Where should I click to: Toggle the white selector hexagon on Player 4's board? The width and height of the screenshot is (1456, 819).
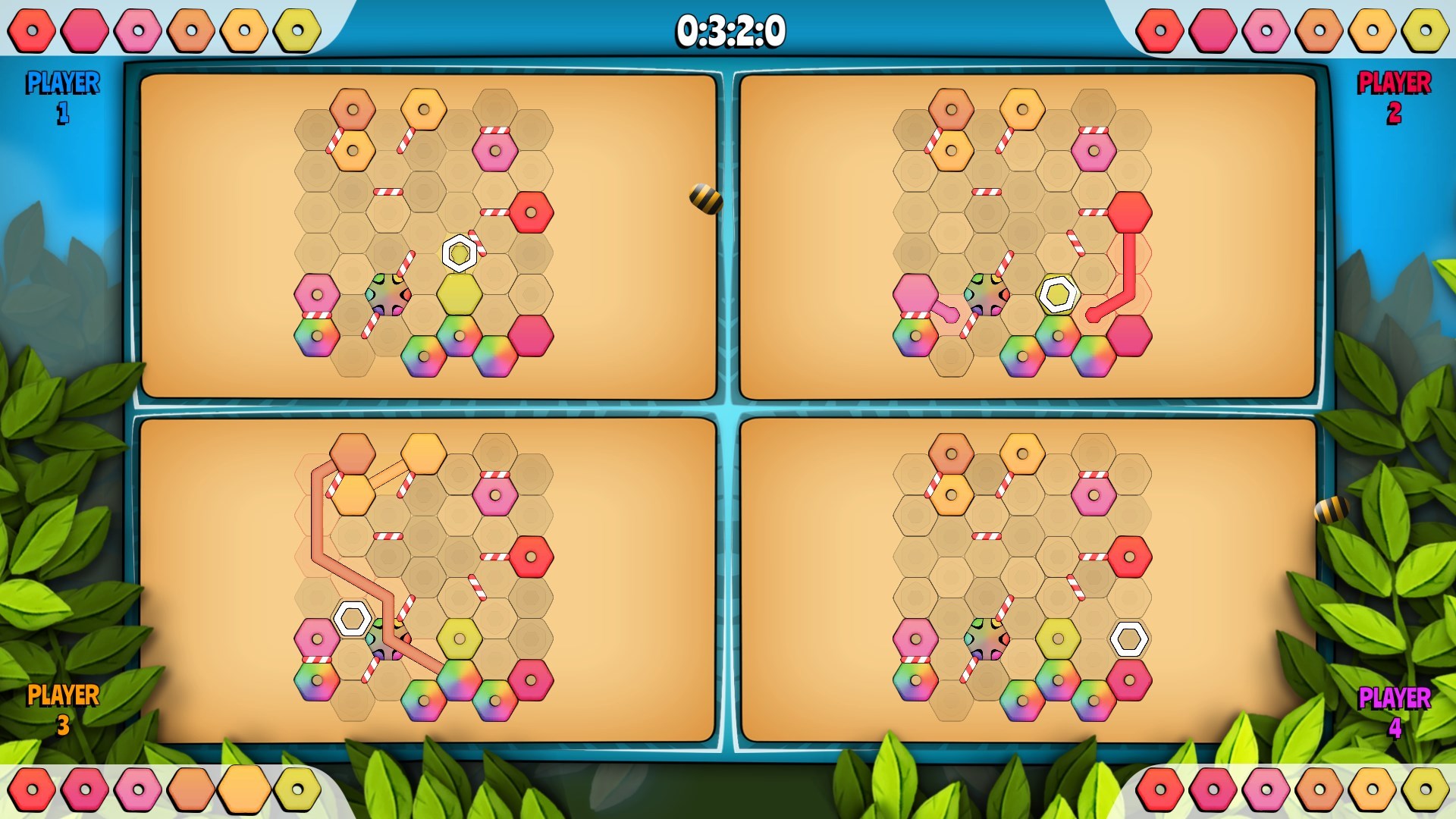tap(1129, 639)
